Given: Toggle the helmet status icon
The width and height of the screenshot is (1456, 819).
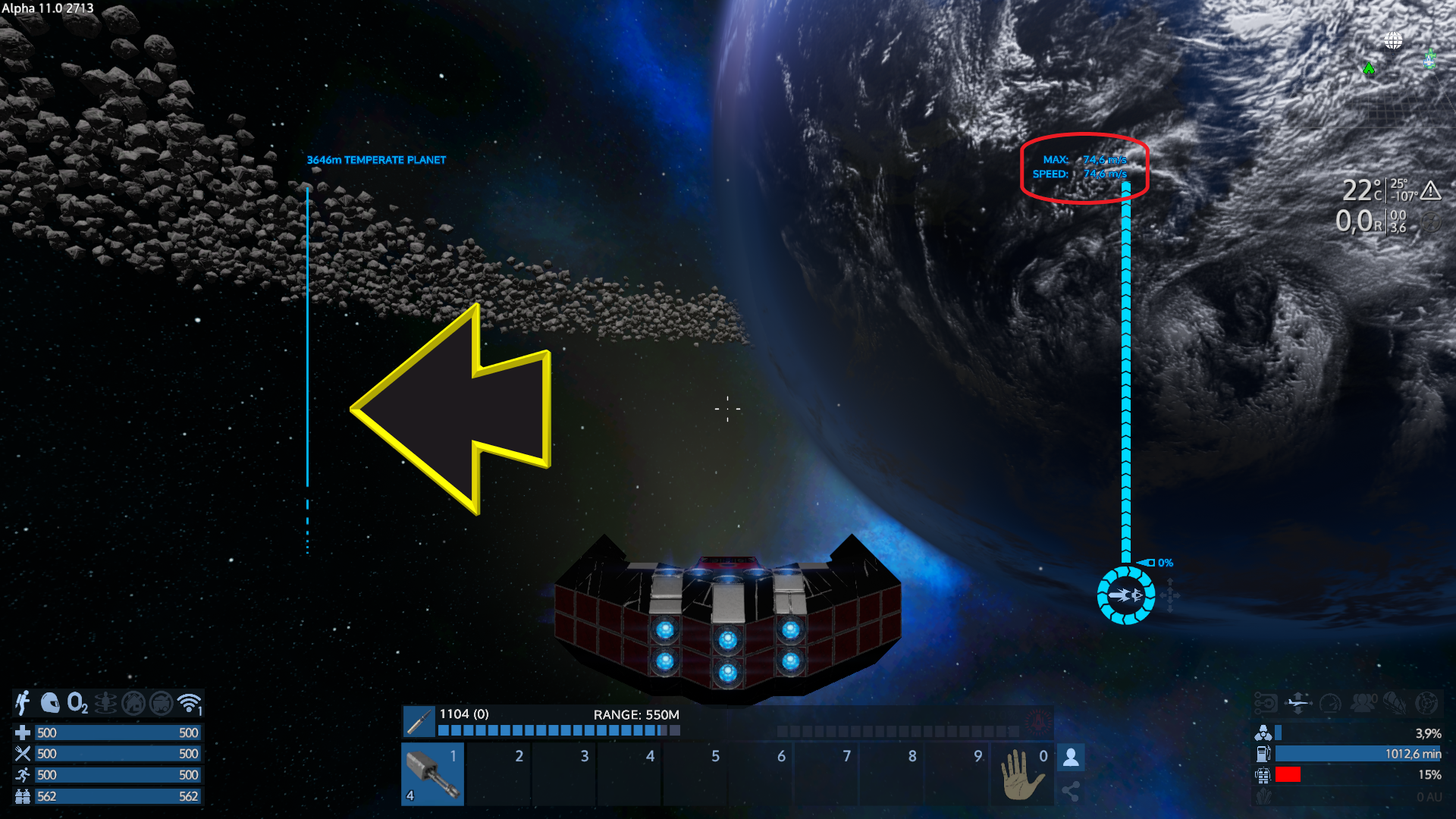Looking at the screenshot, I should click(x=50, y=703).
